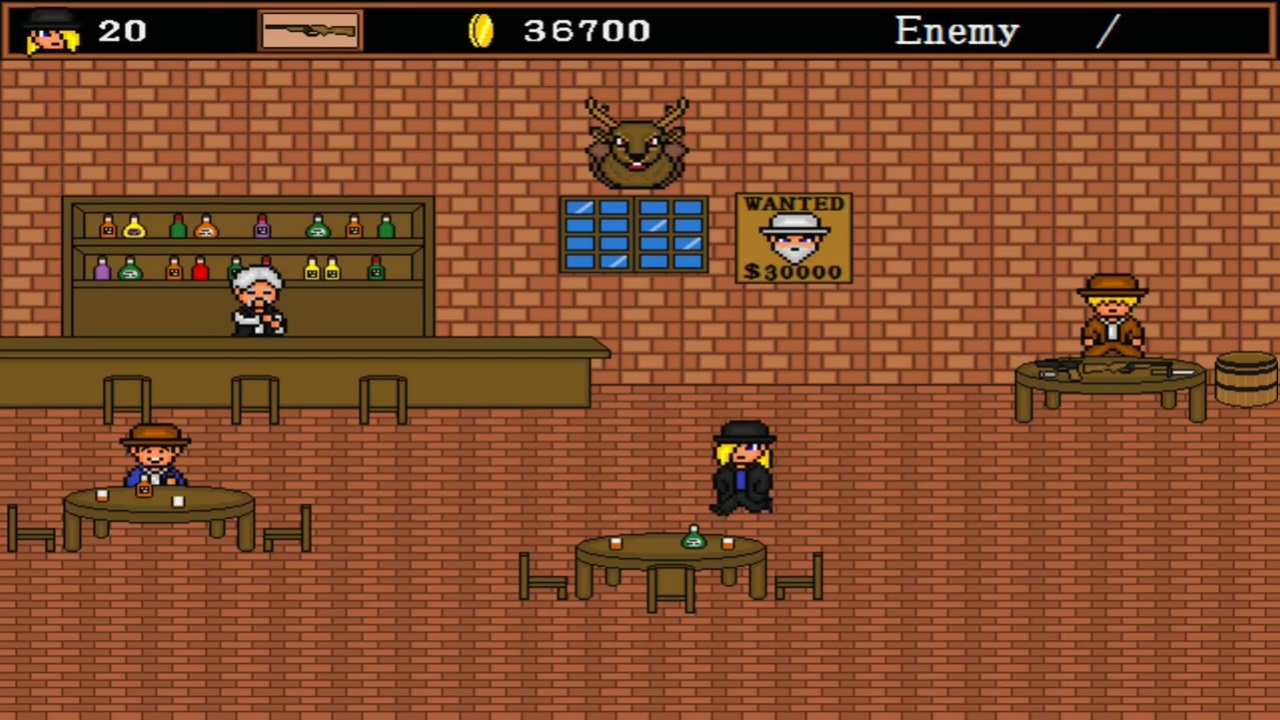Image resolution: width=1280 pixels, height=720 pixels.
Task: Click the money total 36700
Action: pyautogui.click(x=586, y=31)
